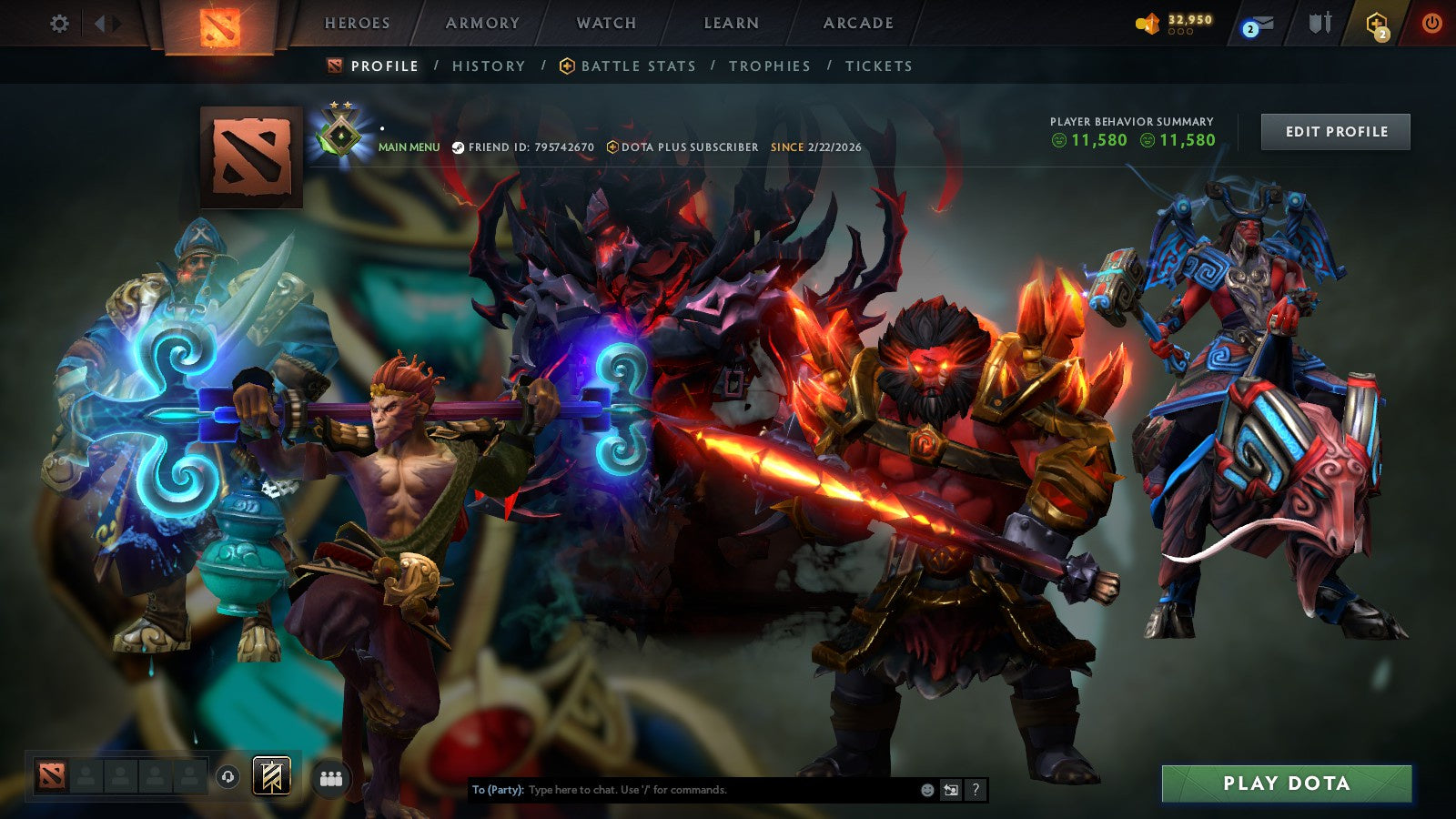Click the Edit Profile button
The width and height of the screenshot is (1456, 819).
(1334, 132)
